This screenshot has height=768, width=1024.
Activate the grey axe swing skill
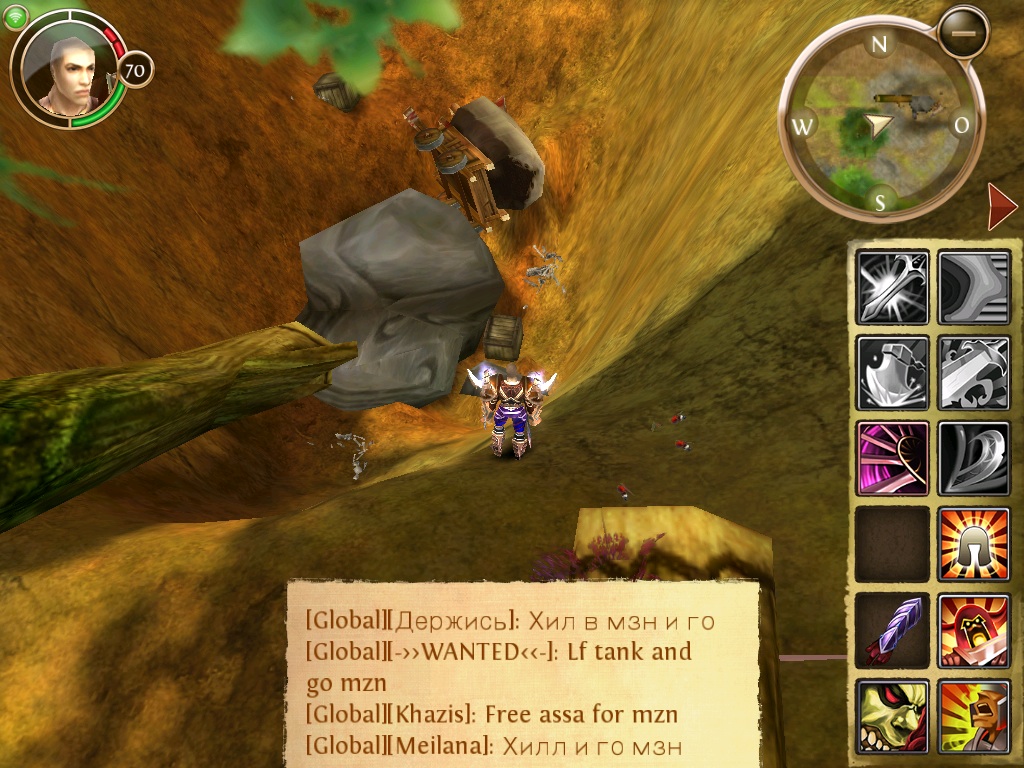(x=892, y=373)
